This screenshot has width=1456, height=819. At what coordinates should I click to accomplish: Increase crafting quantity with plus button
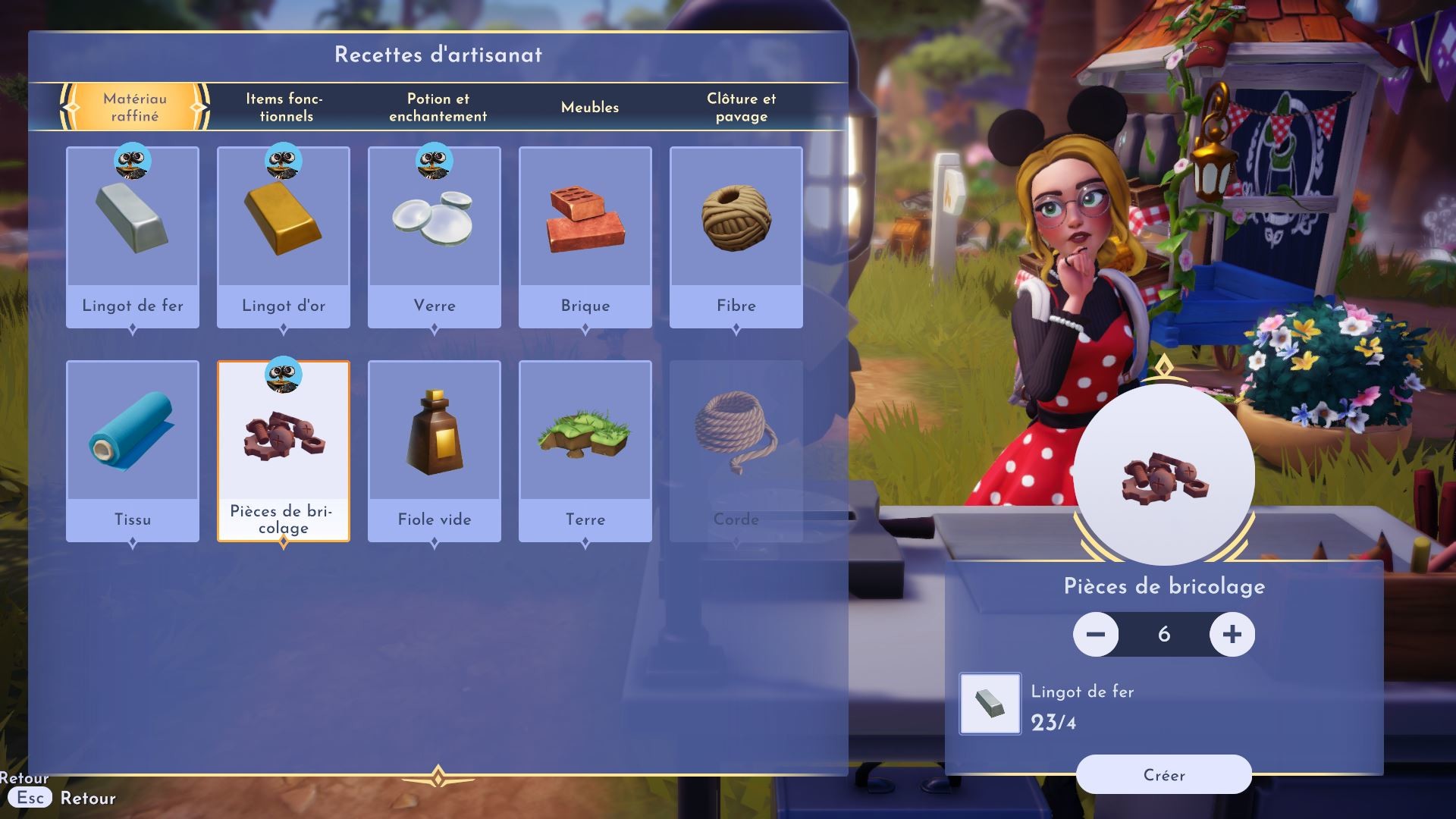tap(1232, 634)
